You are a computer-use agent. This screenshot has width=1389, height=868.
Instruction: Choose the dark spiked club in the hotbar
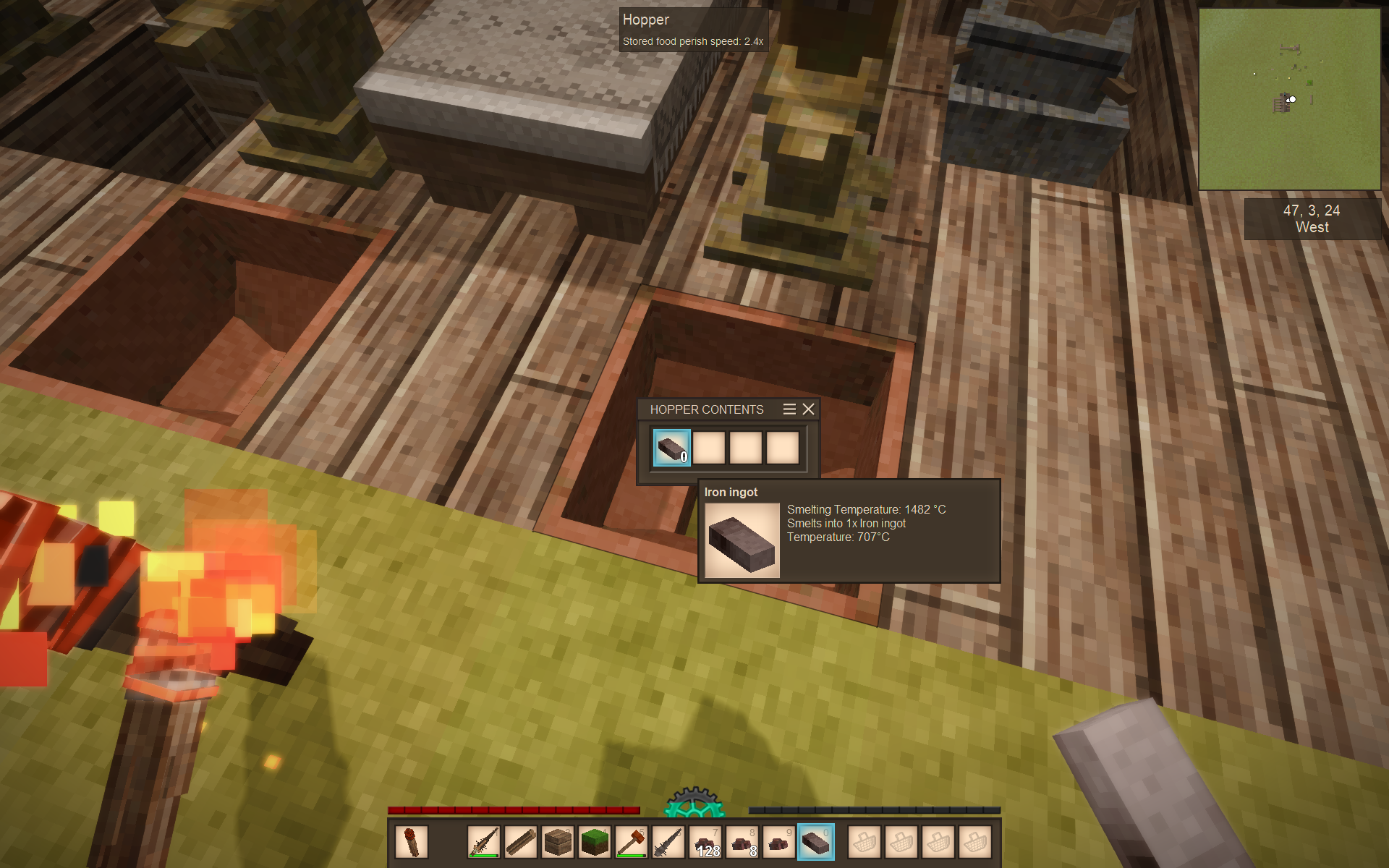[668, 842]
